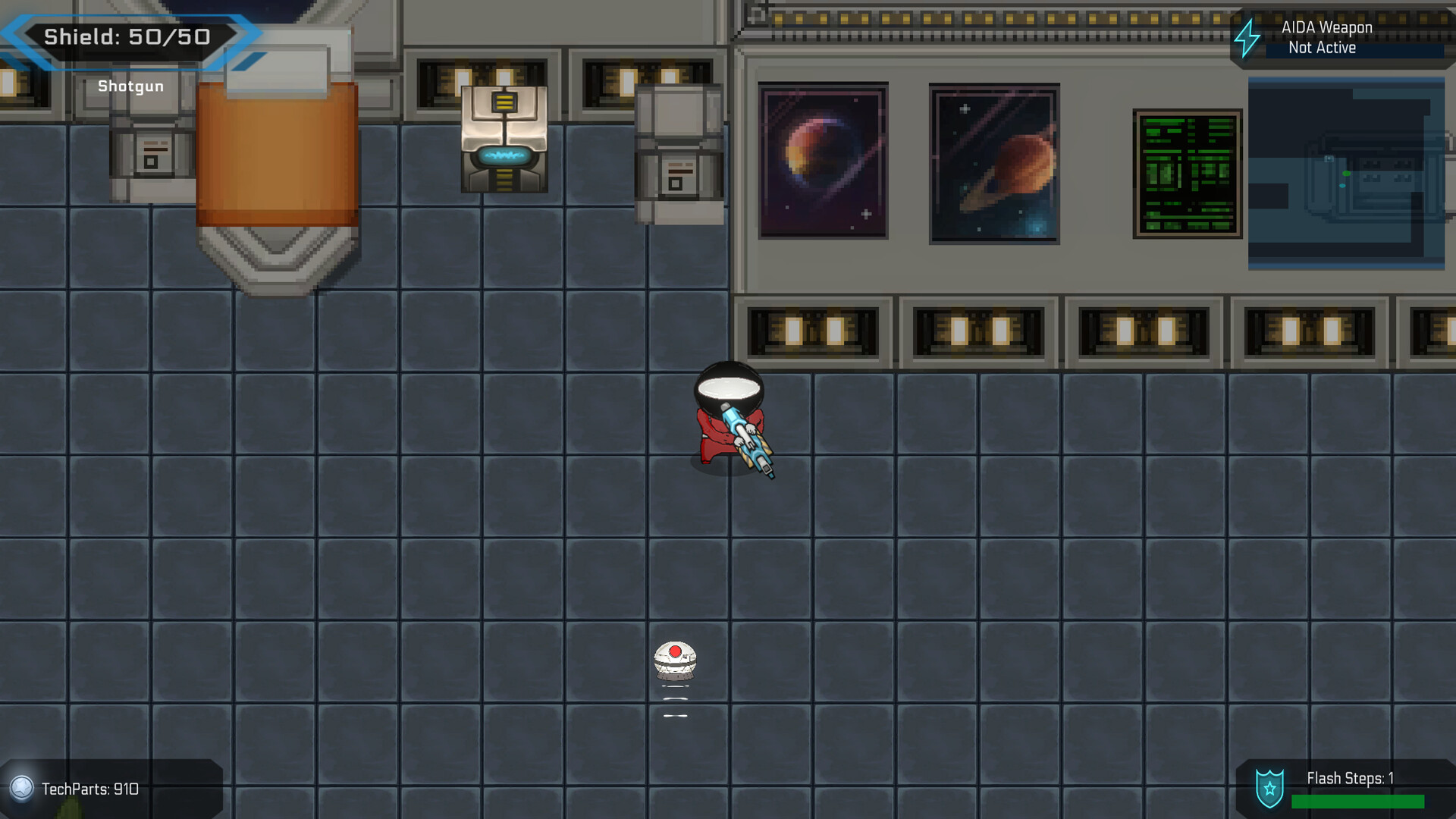Select the Shotgun label under the shield bar
The width and height of the screenshot is (1456, 819).
pos(130,86)
